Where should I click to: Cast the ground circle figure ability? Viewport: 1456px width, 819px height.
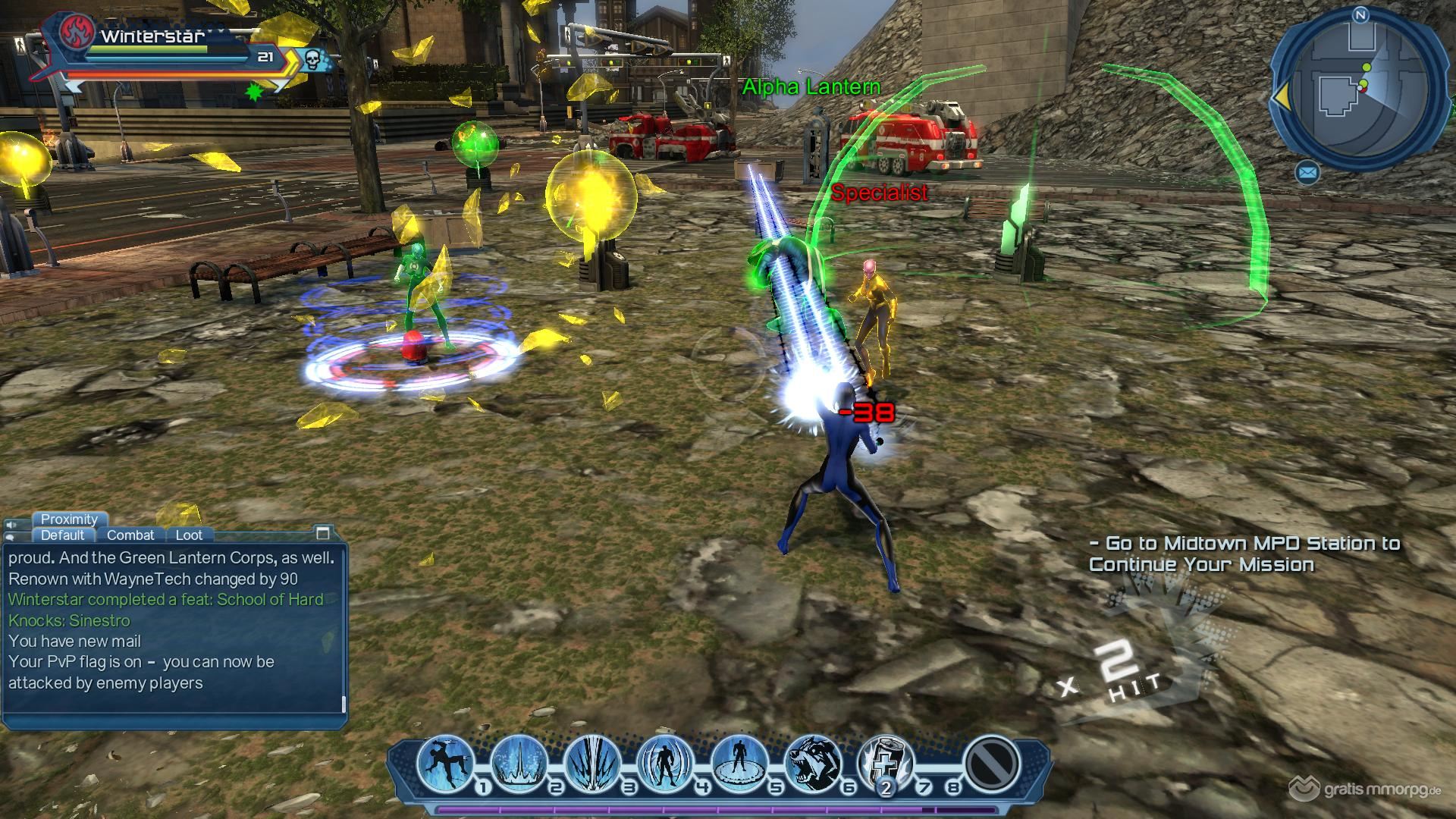739,761
